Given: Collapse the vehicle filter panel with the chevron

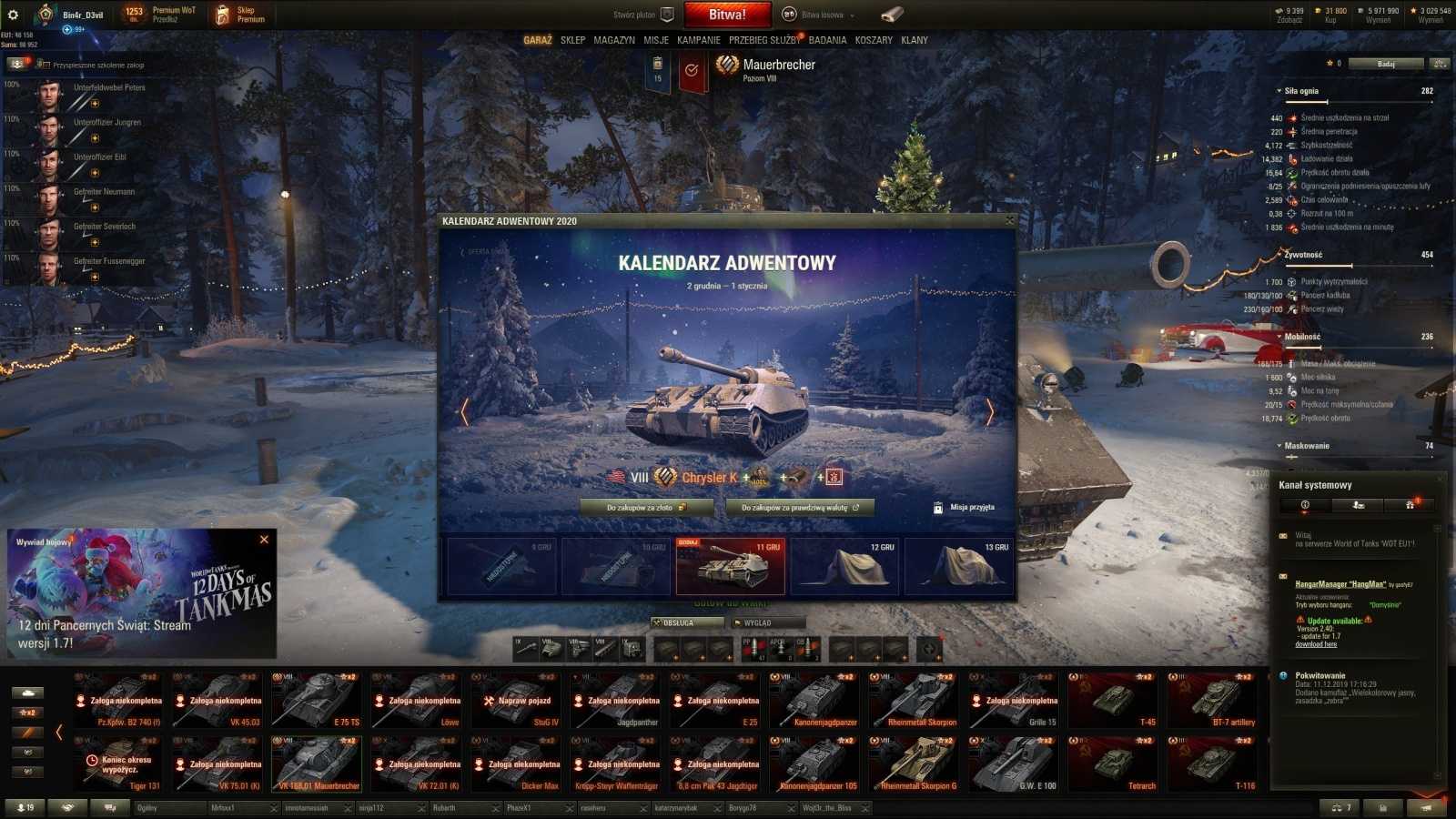Looking at the screenshot, I should coord(58,733).
